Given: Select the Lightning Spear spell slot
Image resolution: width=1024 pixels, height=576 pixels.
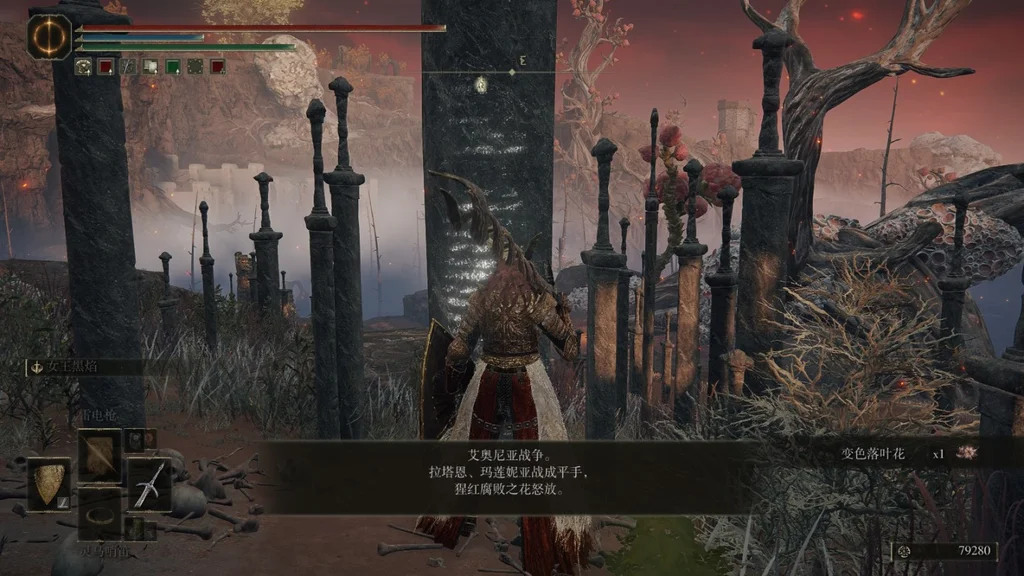Looking at the screenshot, I should (x=100, y=455).
